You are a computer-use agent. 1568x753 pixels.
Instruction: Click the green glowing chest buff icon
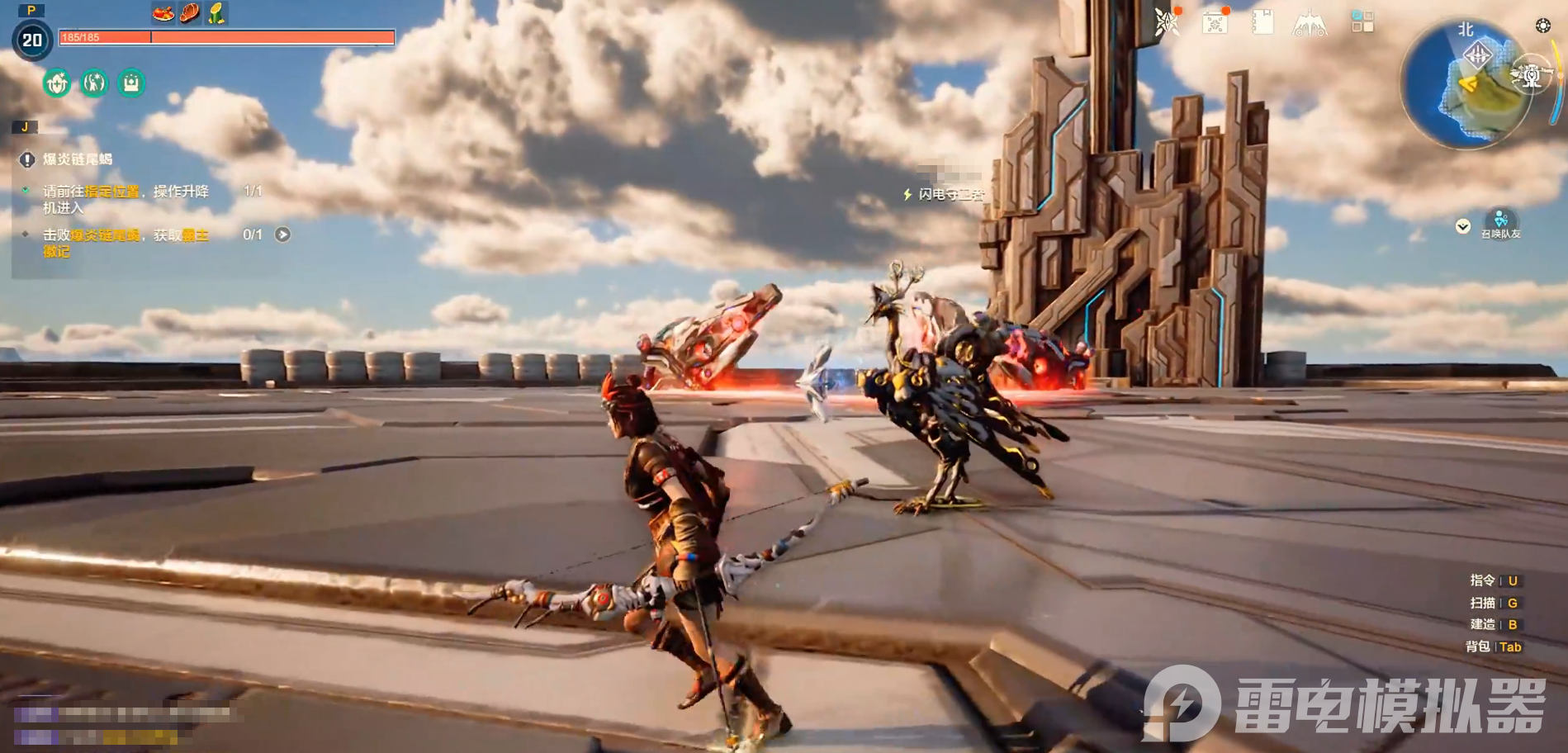click(131, 83)
